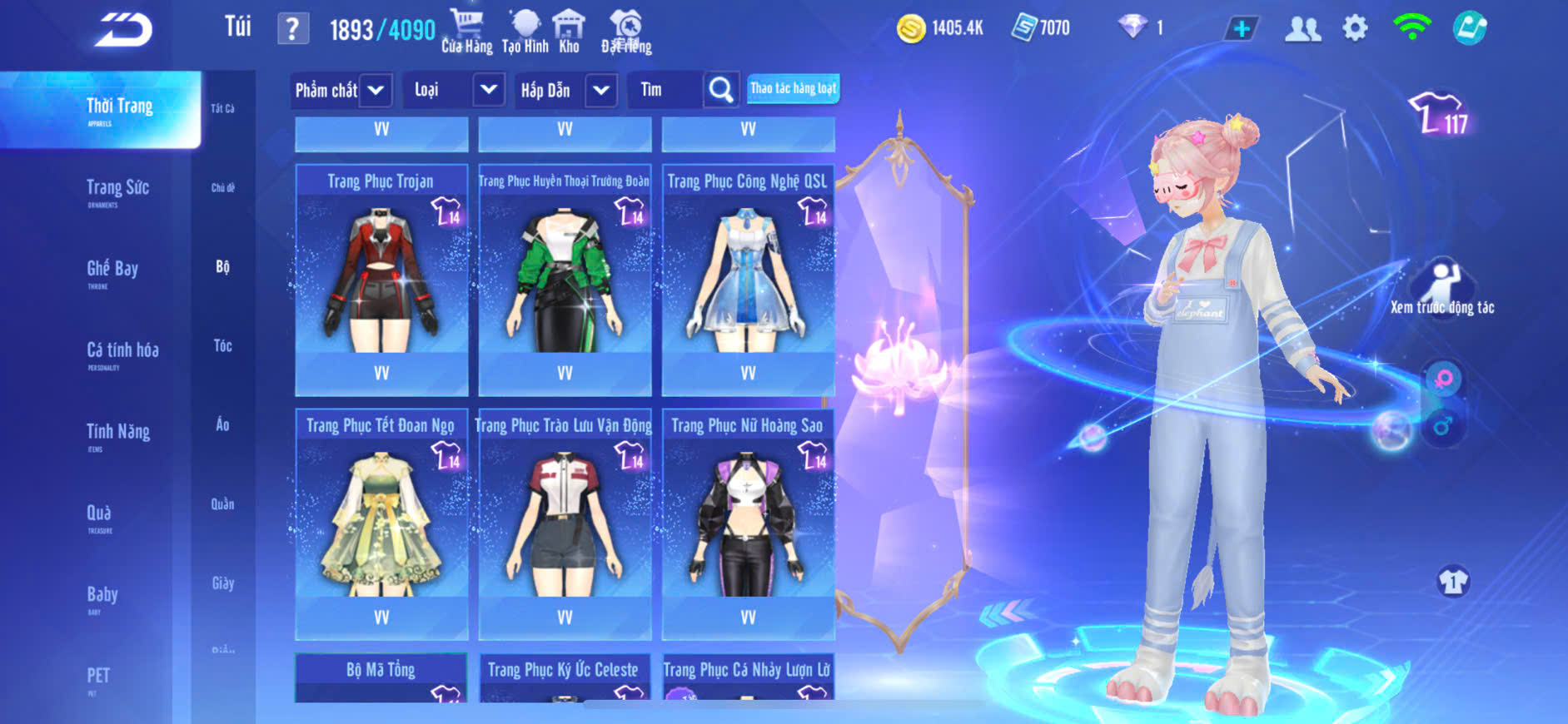The width and height of the screenshot is (1568, 724).
Task: Open the Kho storage
Action: coord(569,32)
